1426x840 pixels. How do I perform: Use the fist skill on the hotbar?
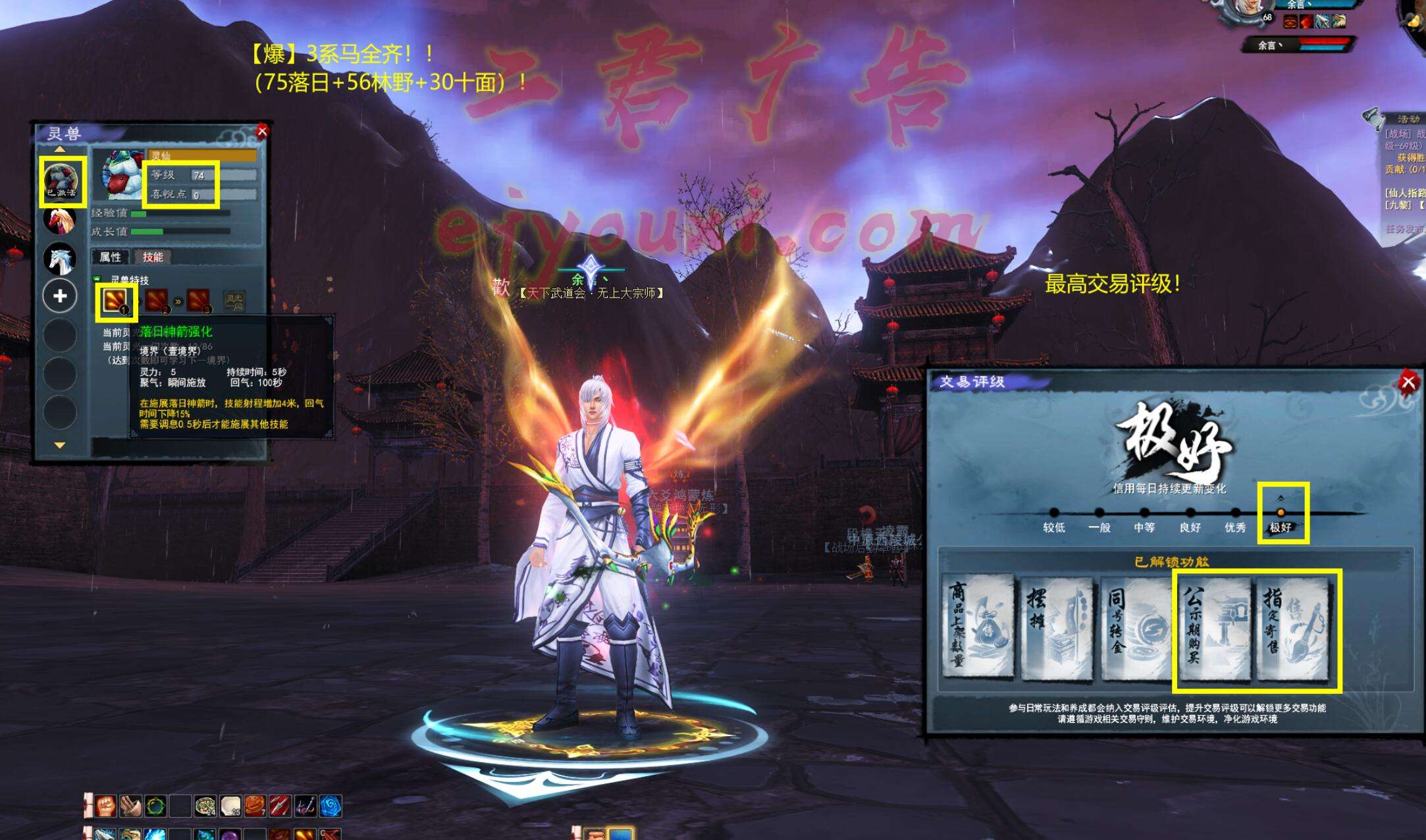(105, 806)
